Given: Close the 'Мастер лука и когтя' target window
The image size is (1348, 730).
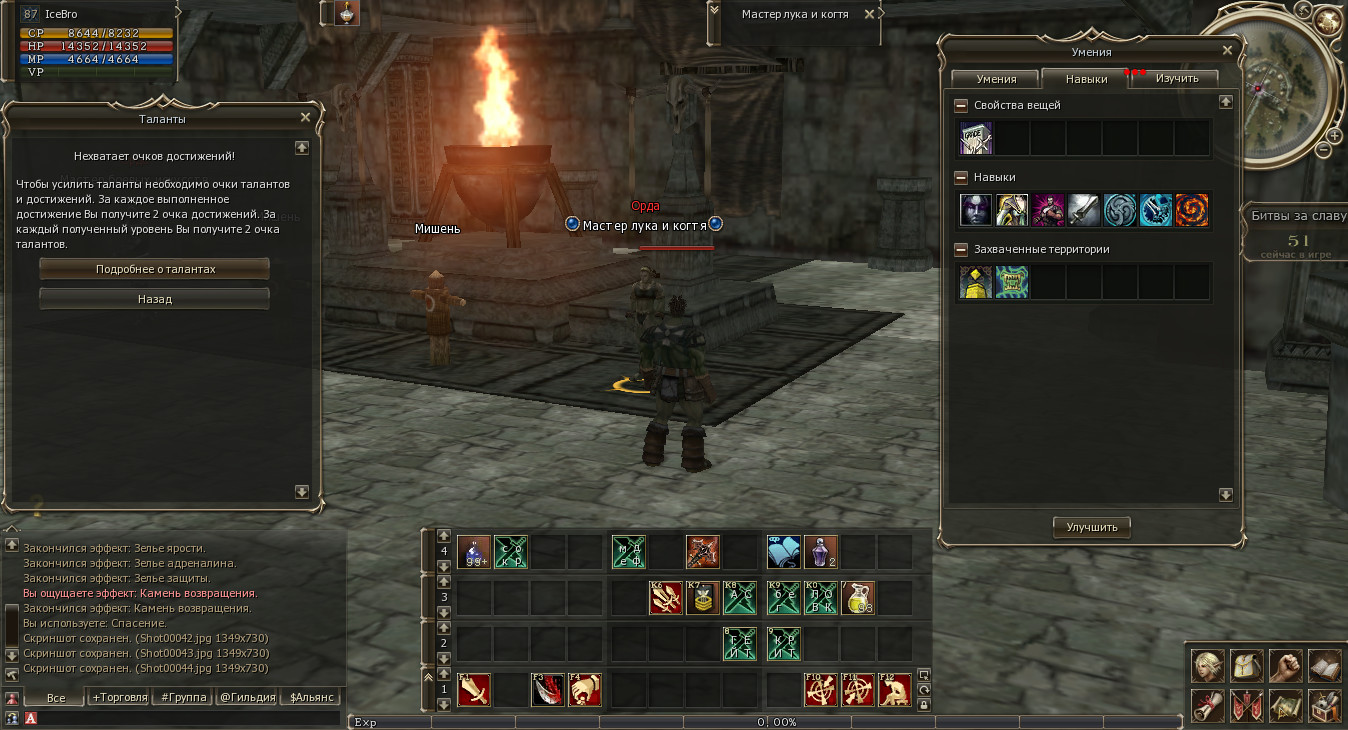Looking at the screenshot, I should click(x=869, y=14).
